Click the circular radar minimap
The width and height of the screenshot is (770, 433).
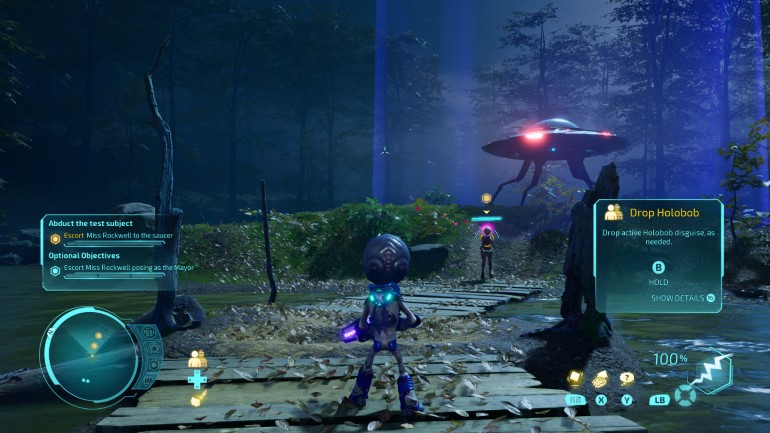pyautogui.click(x=92, y=354)
